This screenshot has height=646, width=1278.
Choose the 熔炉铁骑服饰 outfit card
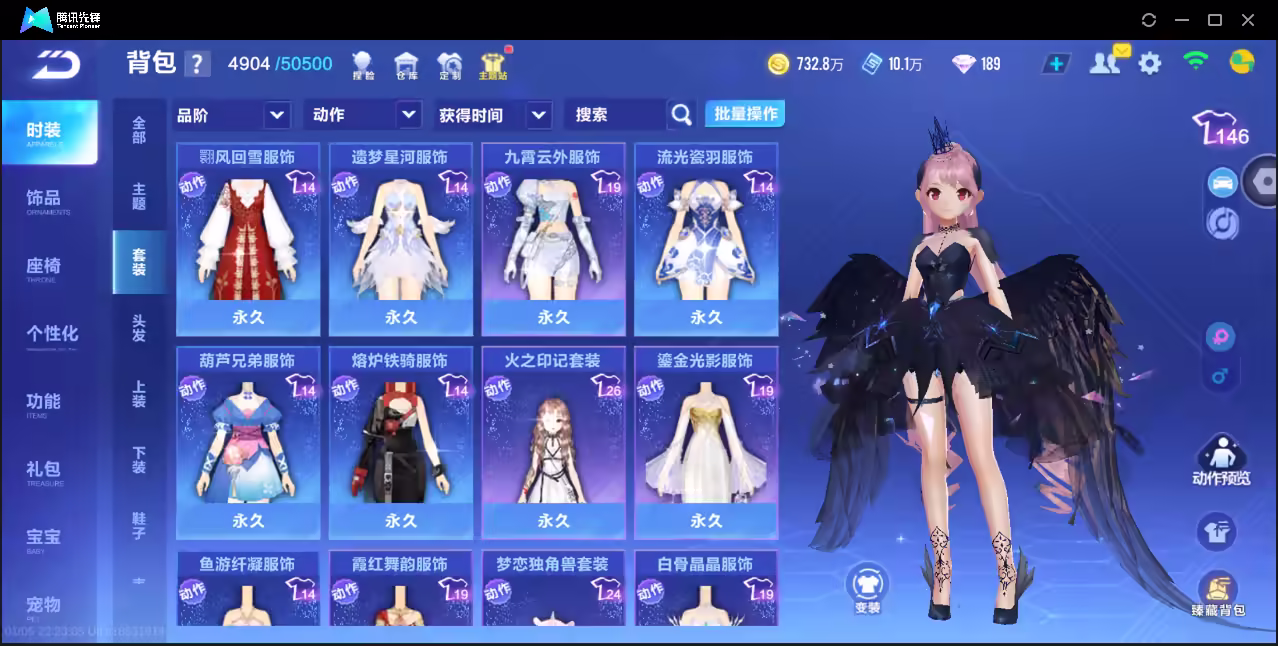click(x=400, y=442)
